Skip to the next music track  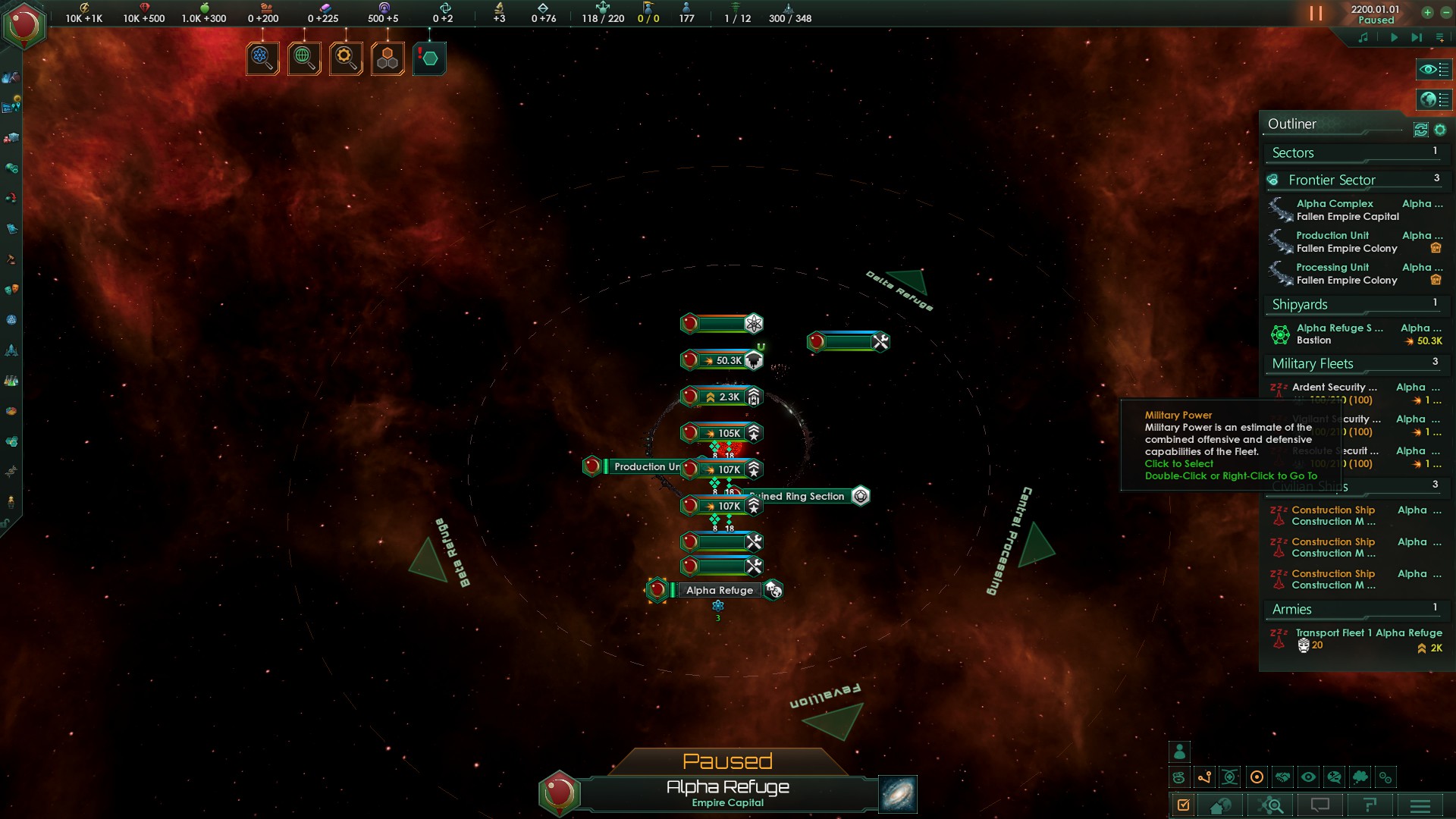[1416, 37]
